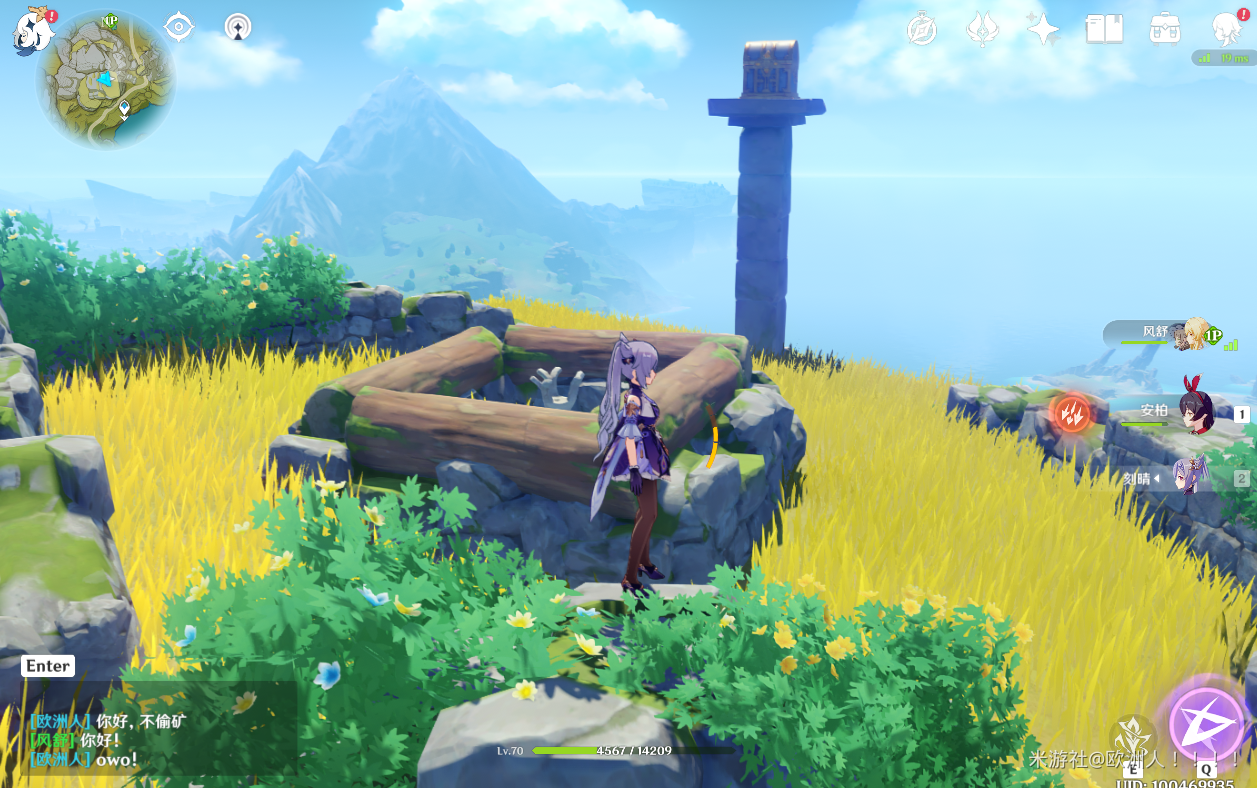
Task: Open the winged emblem icon in the top bar
Action: pyautogui.click(x=982, y=30)
